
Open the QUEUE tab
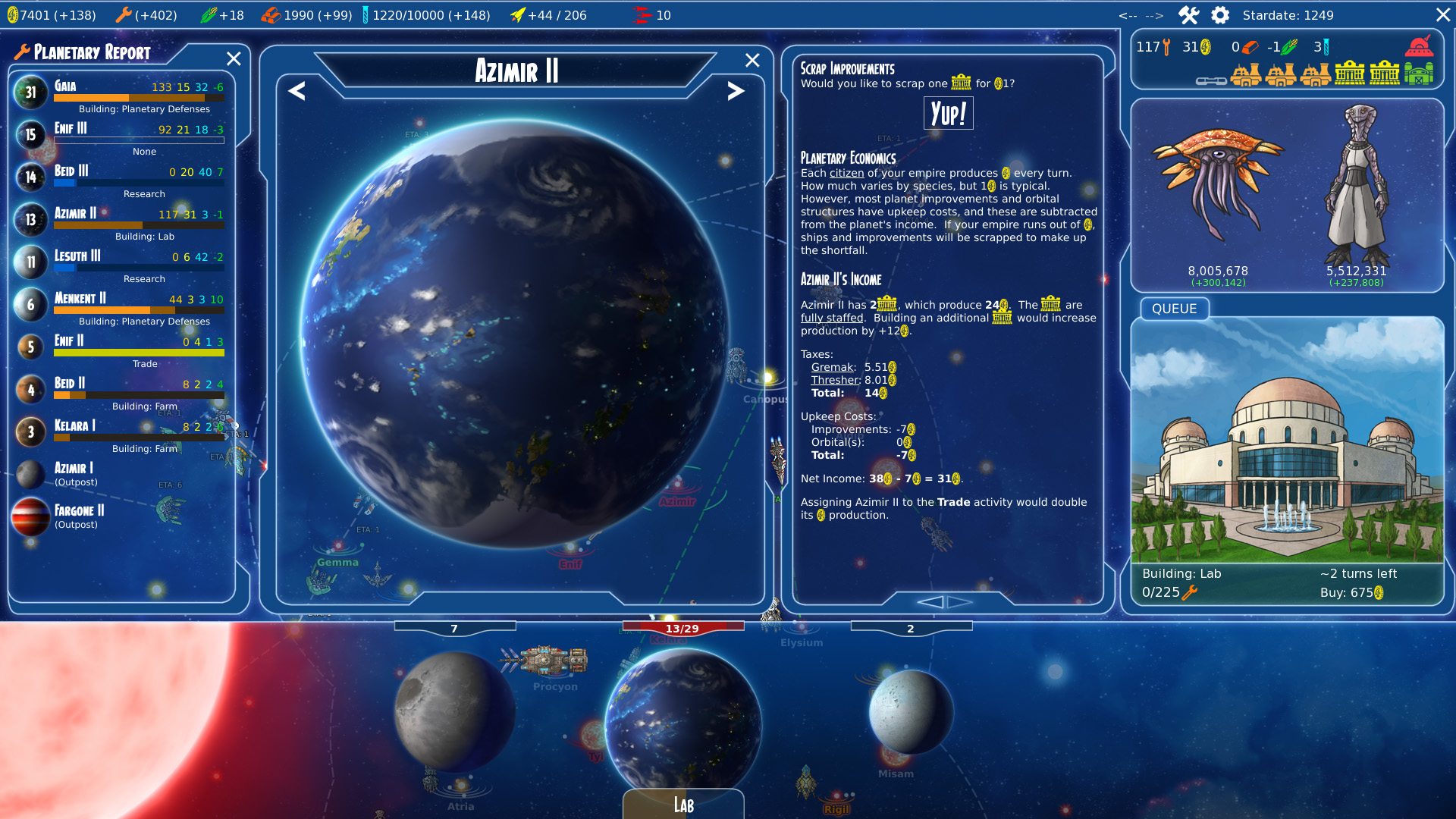tap(1174, 309)
